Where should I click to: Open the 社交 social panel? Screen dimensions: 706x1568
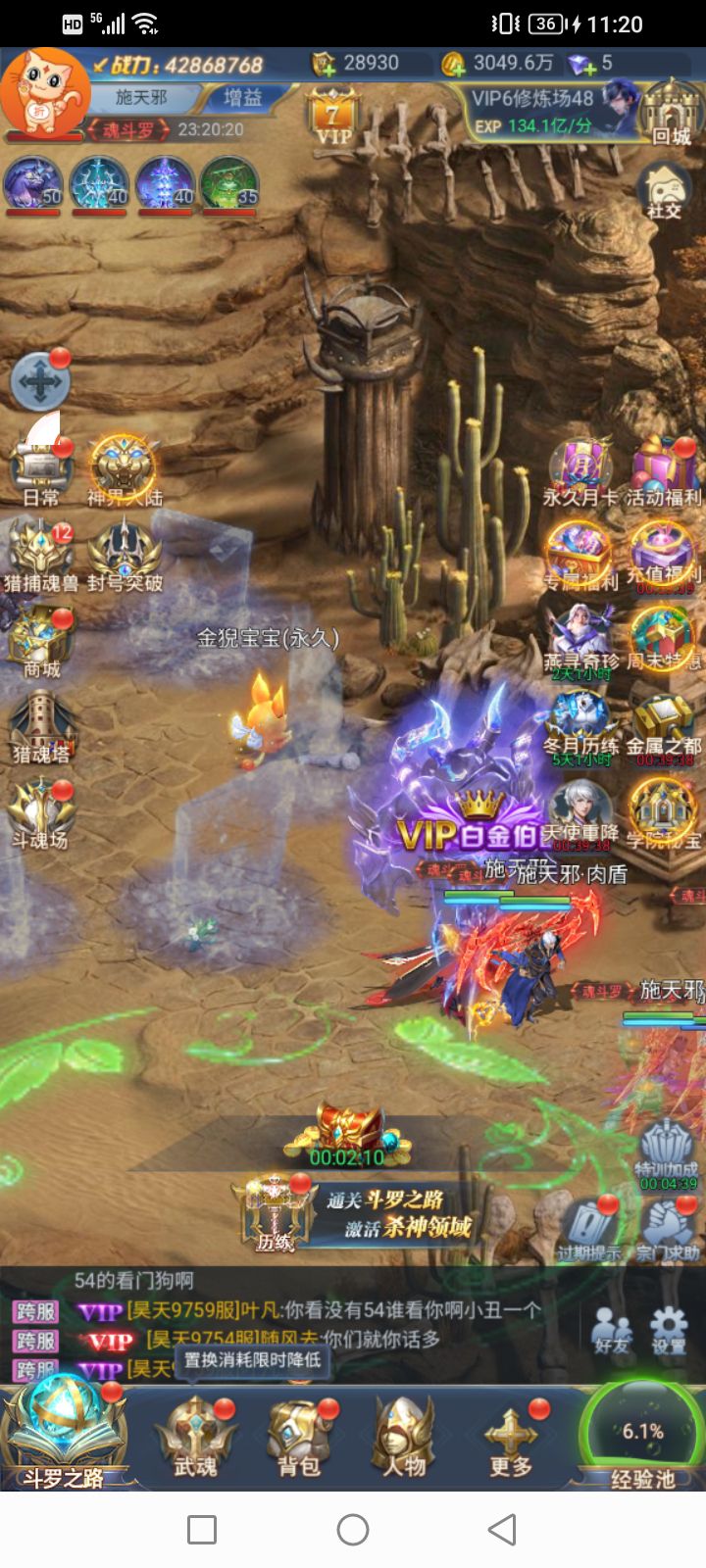[664, 189]
